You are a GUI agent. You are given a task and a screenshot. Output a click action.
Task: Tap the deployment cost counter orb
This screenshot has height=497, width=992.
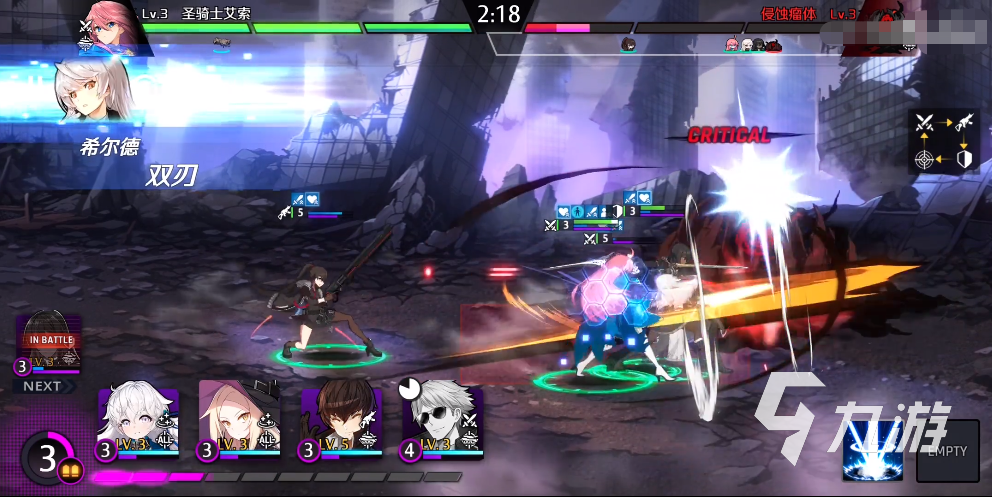click(47, 459)
